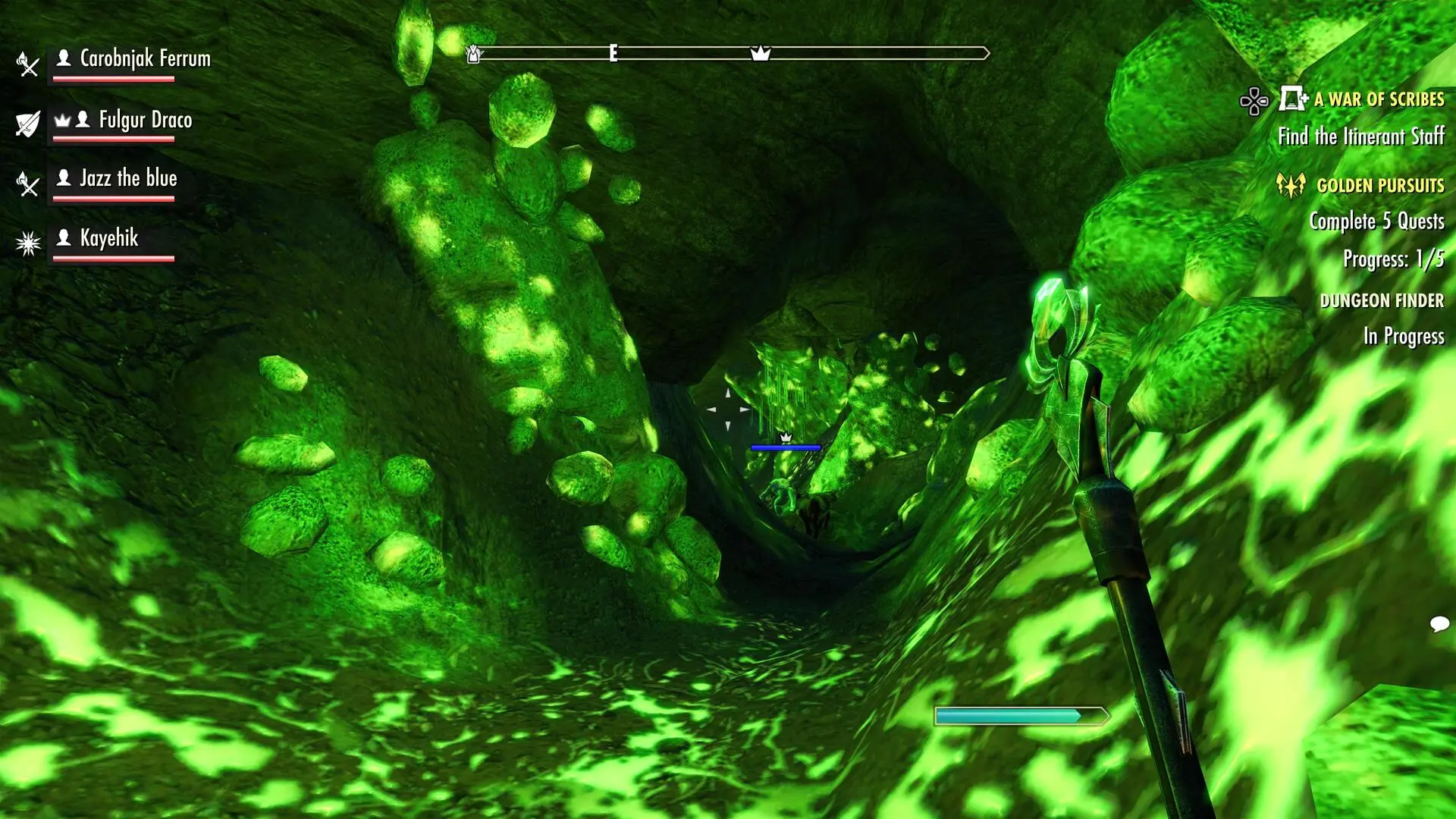The height and width of the screenshot is (819, 1456).
Task: Select Kayehik in the group frame
Action: [x=109, y=238]
